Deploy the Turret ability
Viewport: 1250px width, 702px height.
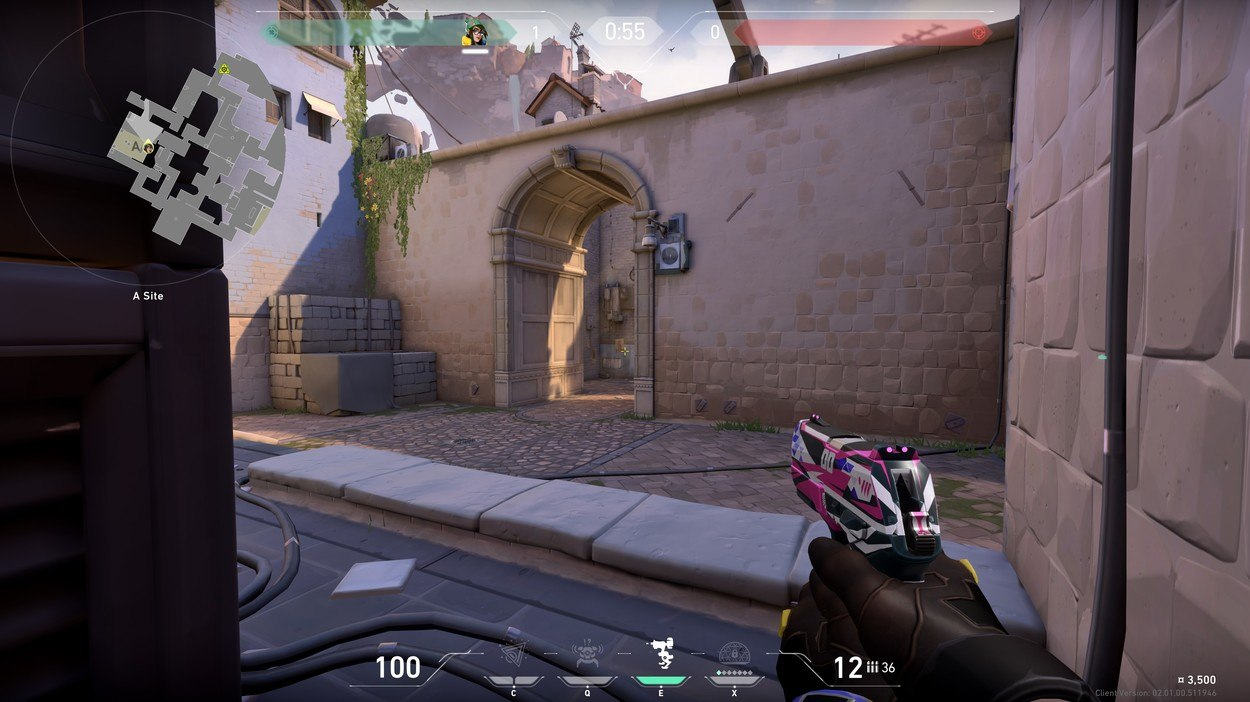(x=661, y=653)
